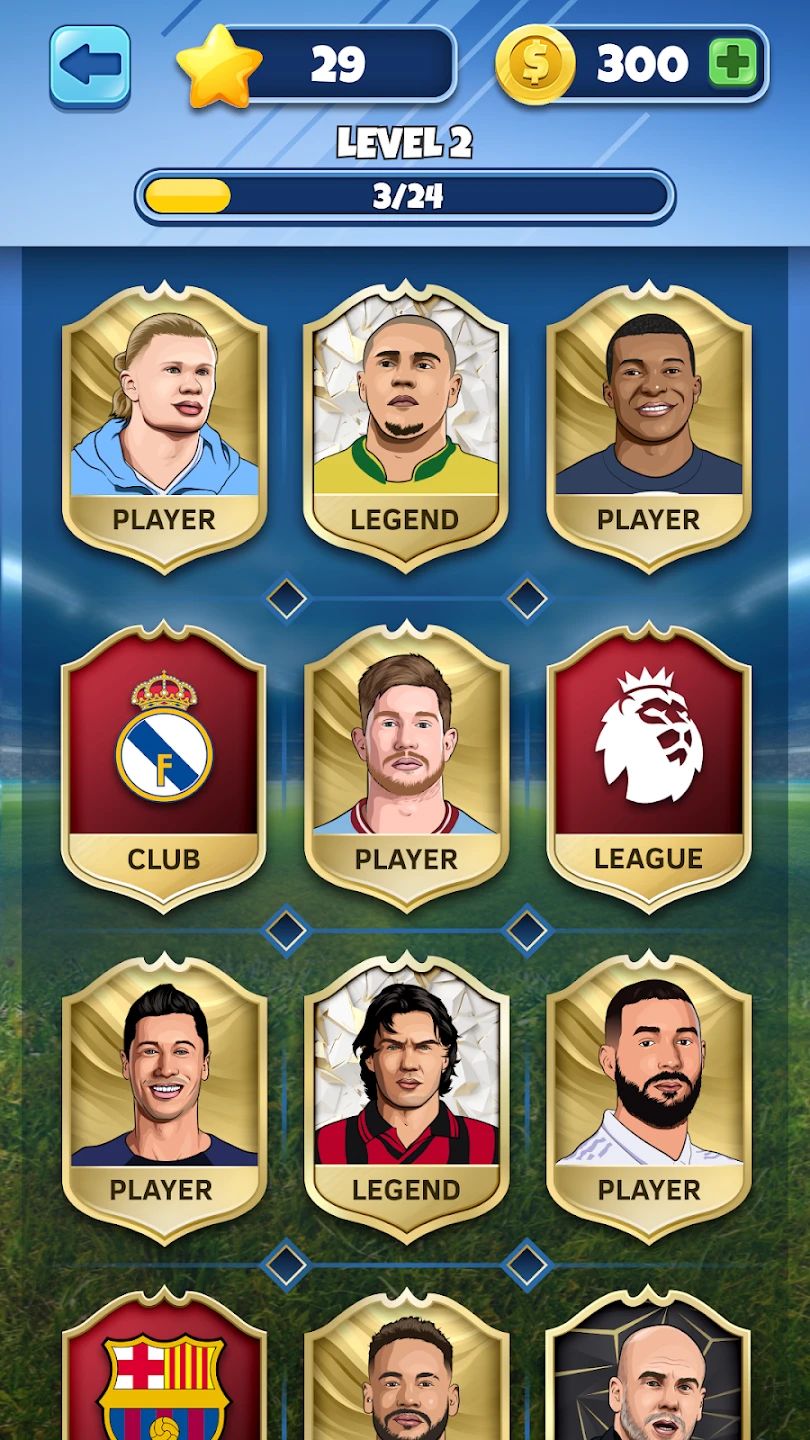Pick the club card with crowned crest
Image resolution: width=810 pixels, height=1440 pixels.
tap(164, 765)
